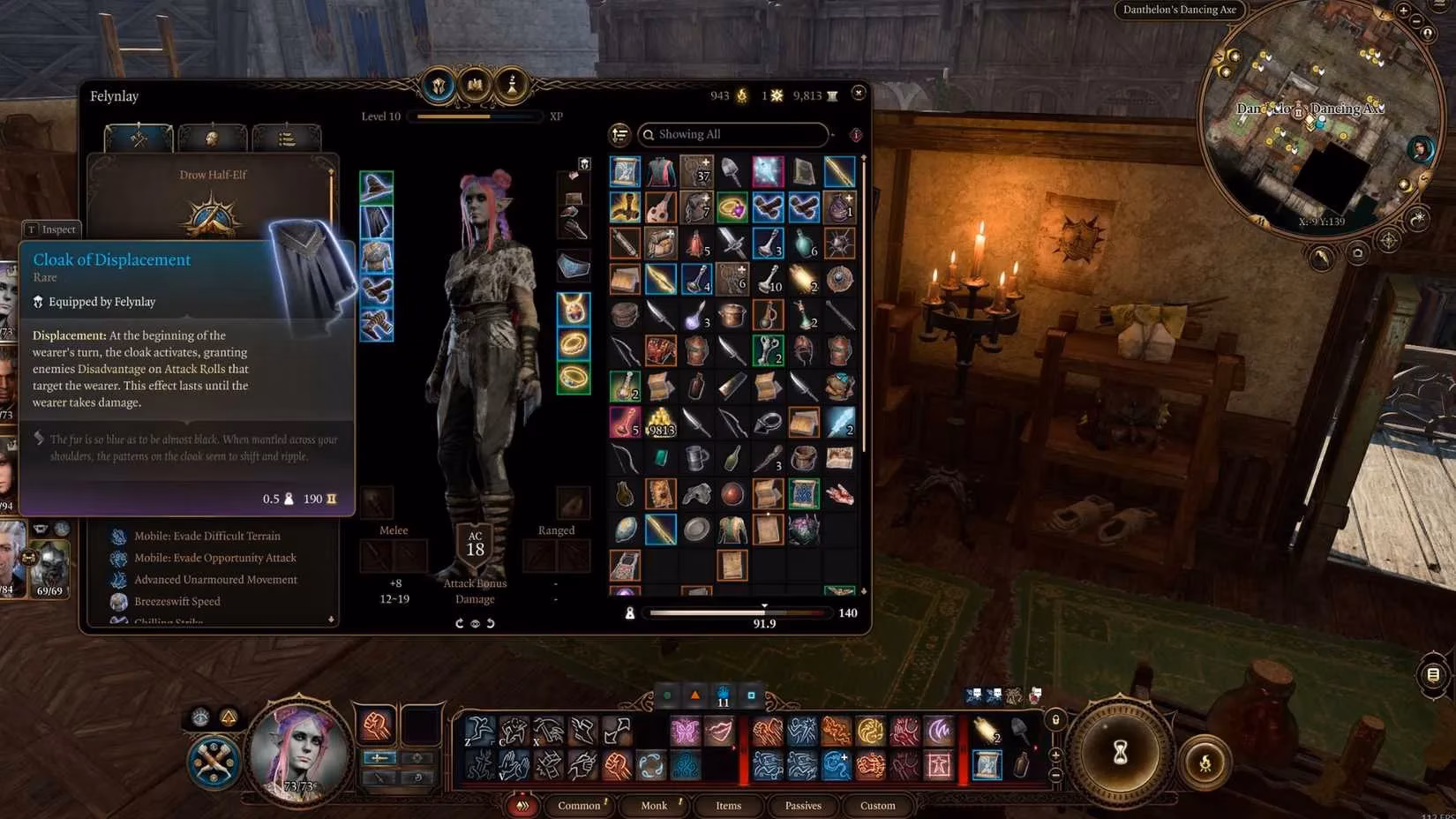The width and height of the screenshot is (1456, 819).
Task: Open the Custom hotbar tab
Action: coord(877,805)
